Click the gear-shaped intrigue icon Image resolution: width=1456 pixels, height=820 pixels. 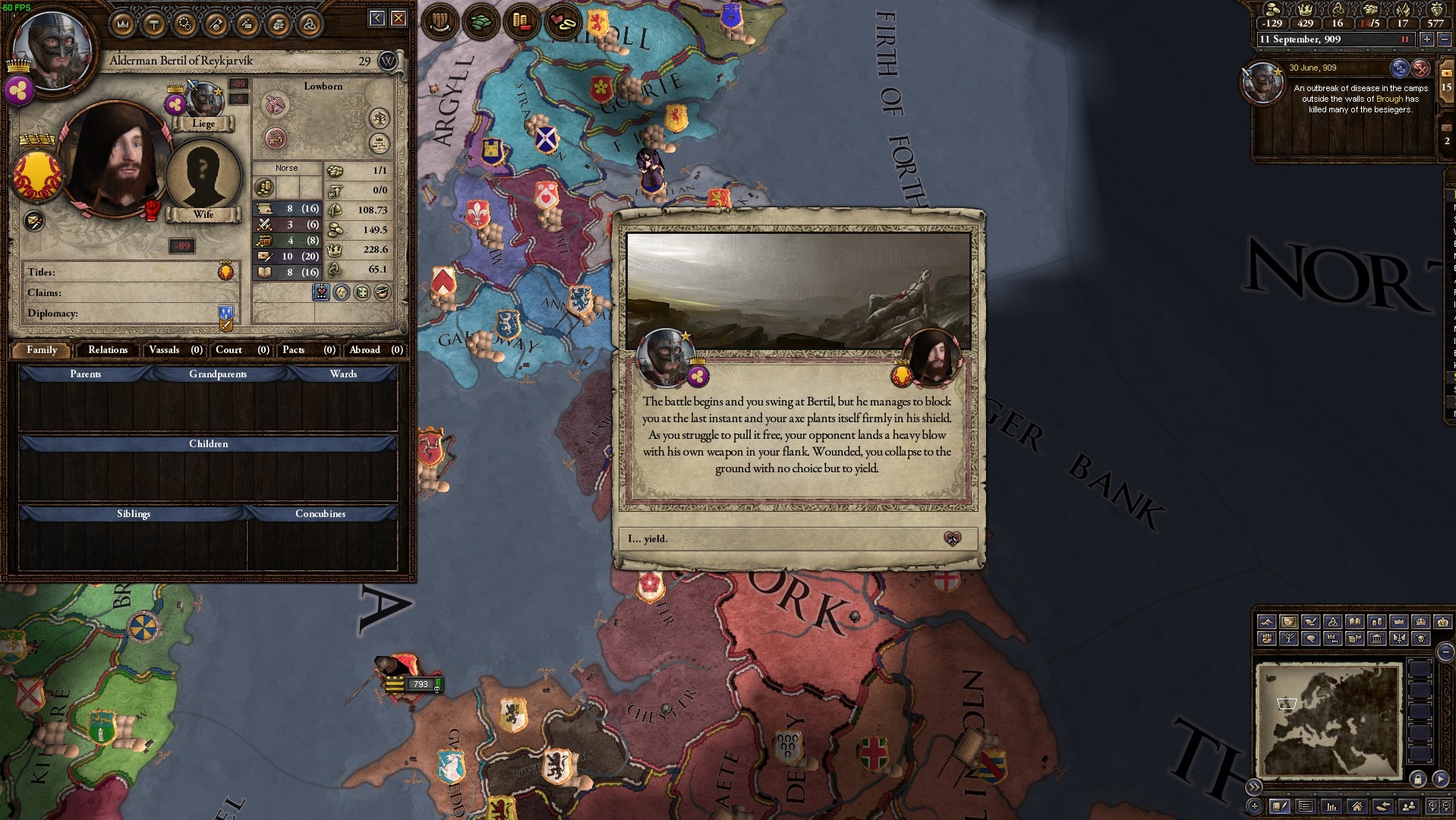(183, 24)
